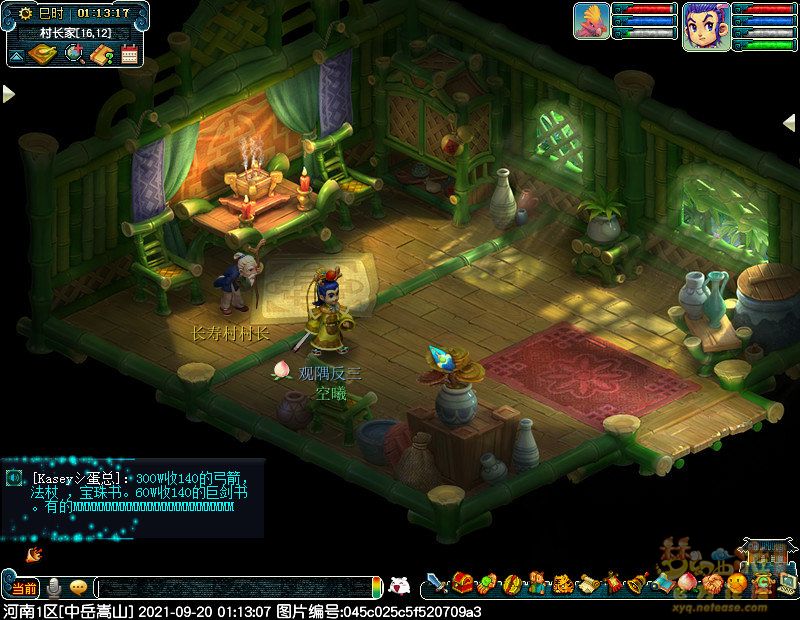Switch the chat channel button labeled 当前
Viewport: 800px width, 620px height.
click(x=24, y=588)
